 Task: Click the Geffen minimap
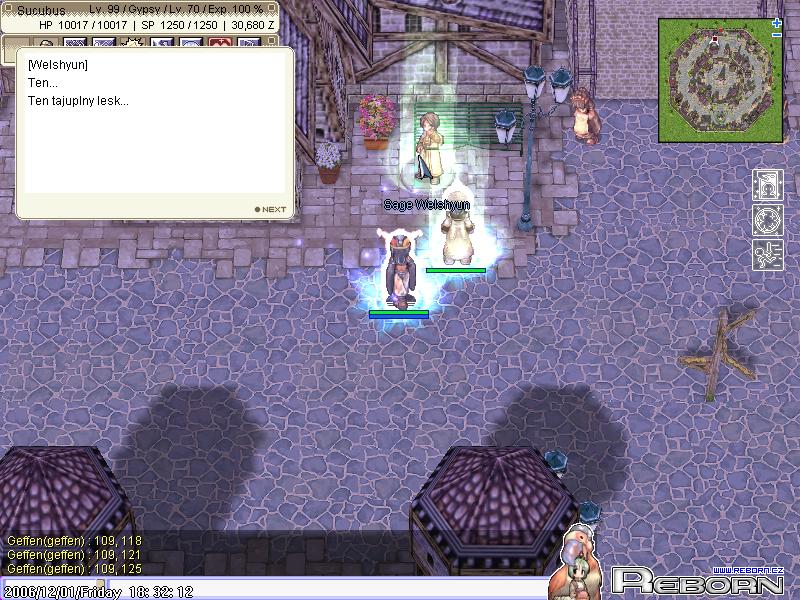[x=720, y=79]
